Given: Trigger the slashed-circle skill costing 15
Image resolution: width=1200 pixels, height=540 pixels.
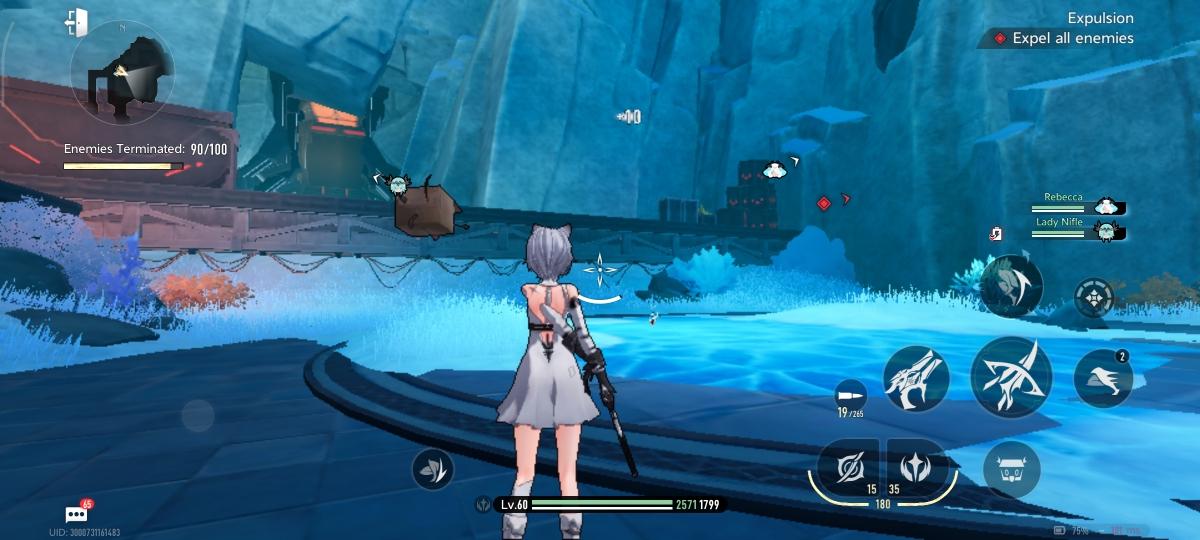Looking at the screenshot, I should (846, 466).
